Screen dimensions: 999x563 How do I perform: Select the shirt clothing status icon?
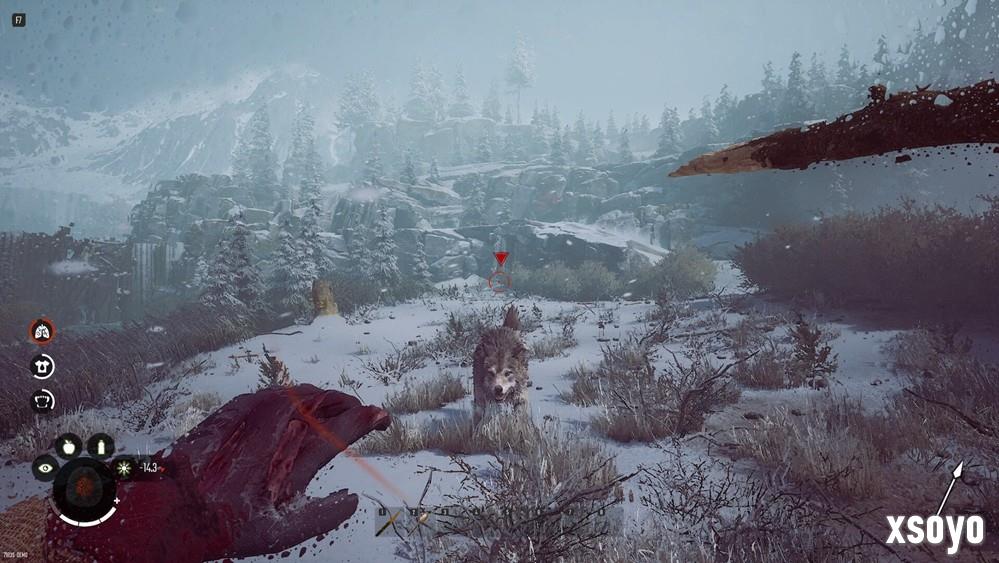click(x=42, y=366)
